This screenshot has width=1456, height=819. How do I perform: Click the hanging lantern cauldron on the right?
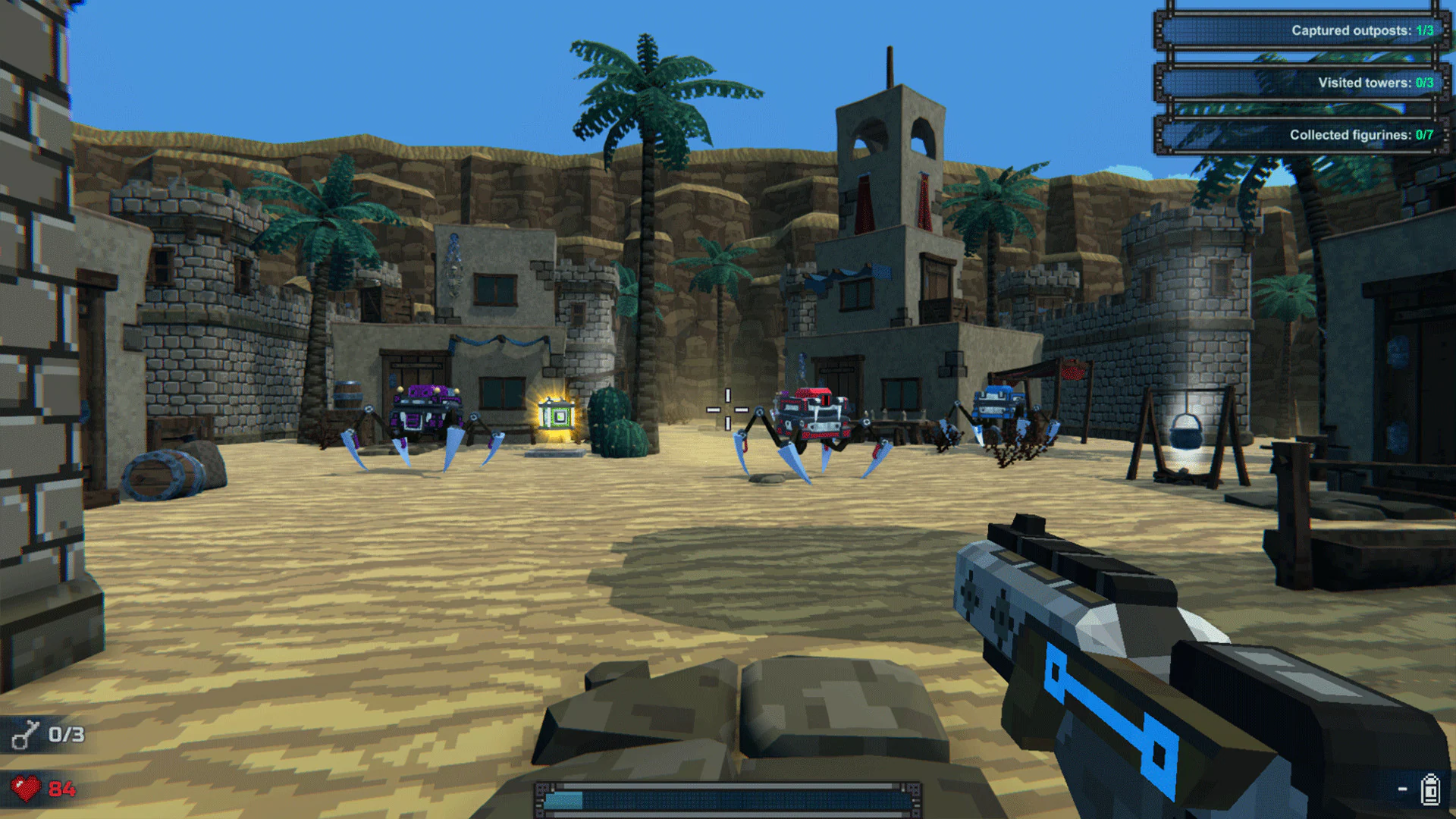pos(1186,435)
